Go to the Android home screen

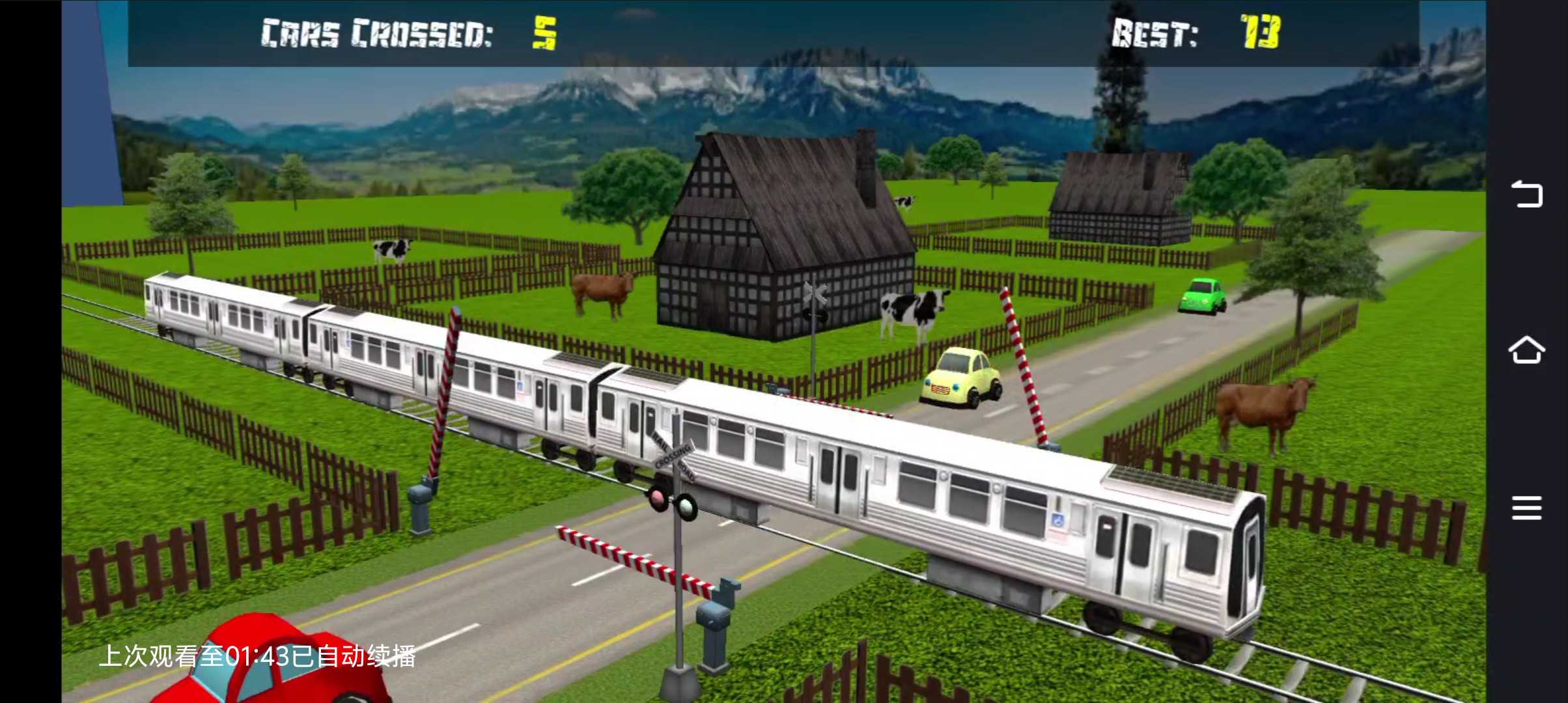1526,351
